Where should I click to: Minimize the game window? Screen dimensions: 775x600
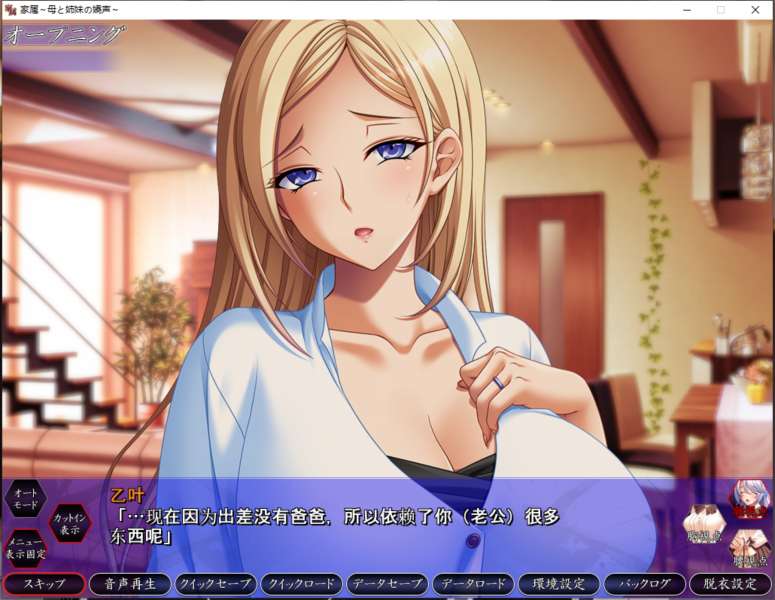point(687,9)
